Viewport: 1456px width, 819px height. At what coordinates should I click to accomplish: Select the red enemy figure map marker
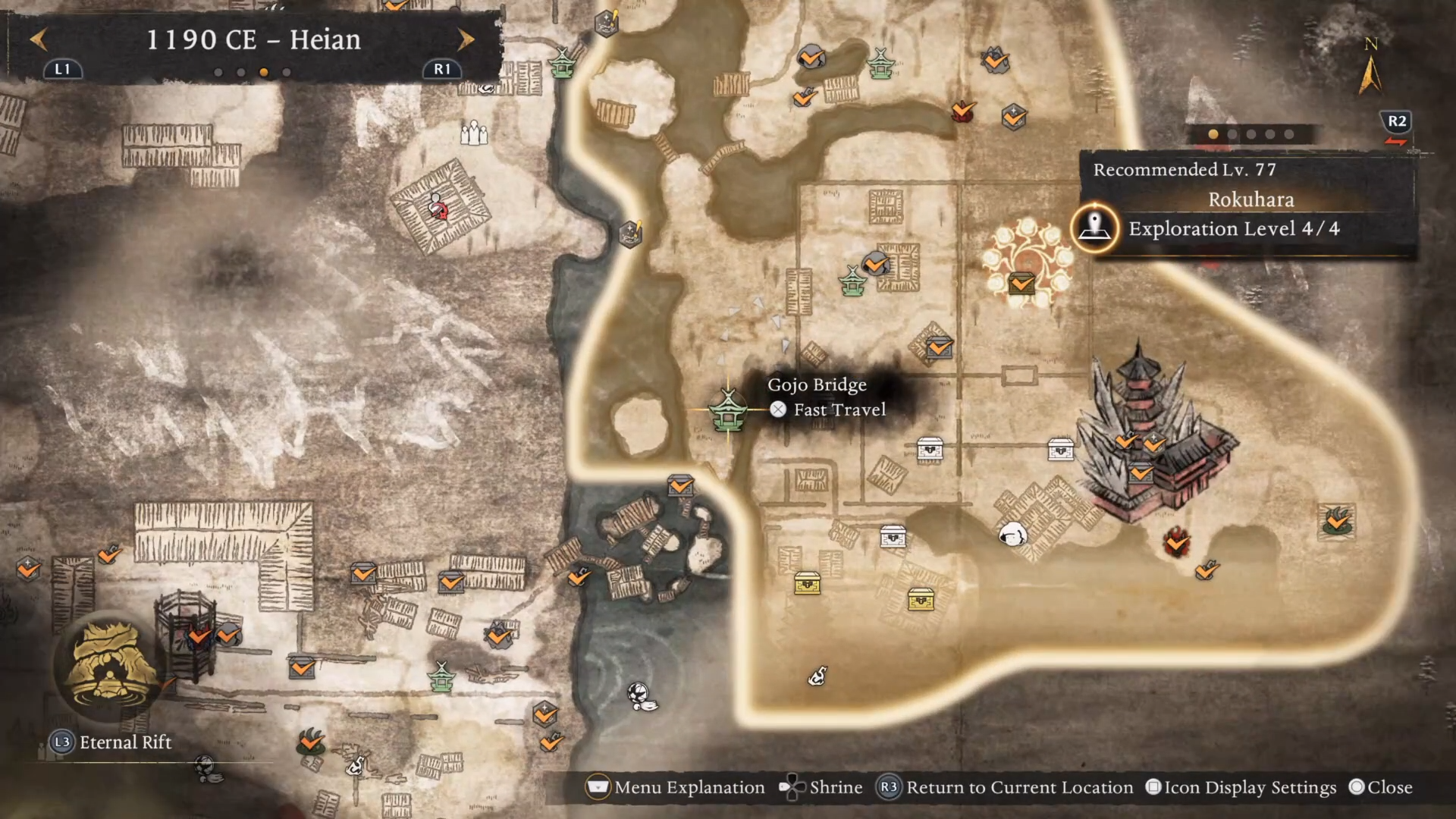coord(438,207)
